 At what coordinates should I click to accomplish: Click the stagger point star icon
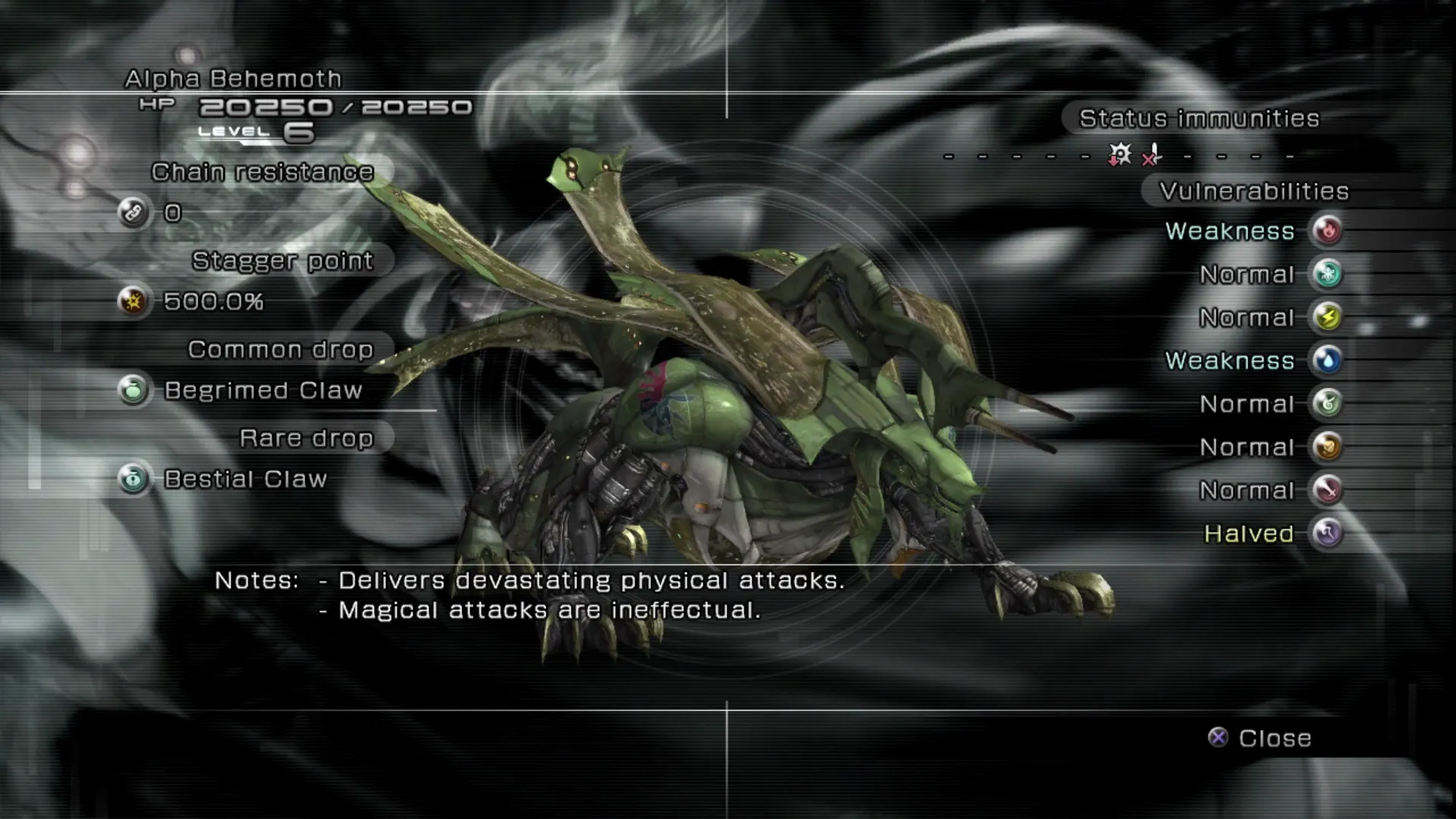tap(133, 301)
